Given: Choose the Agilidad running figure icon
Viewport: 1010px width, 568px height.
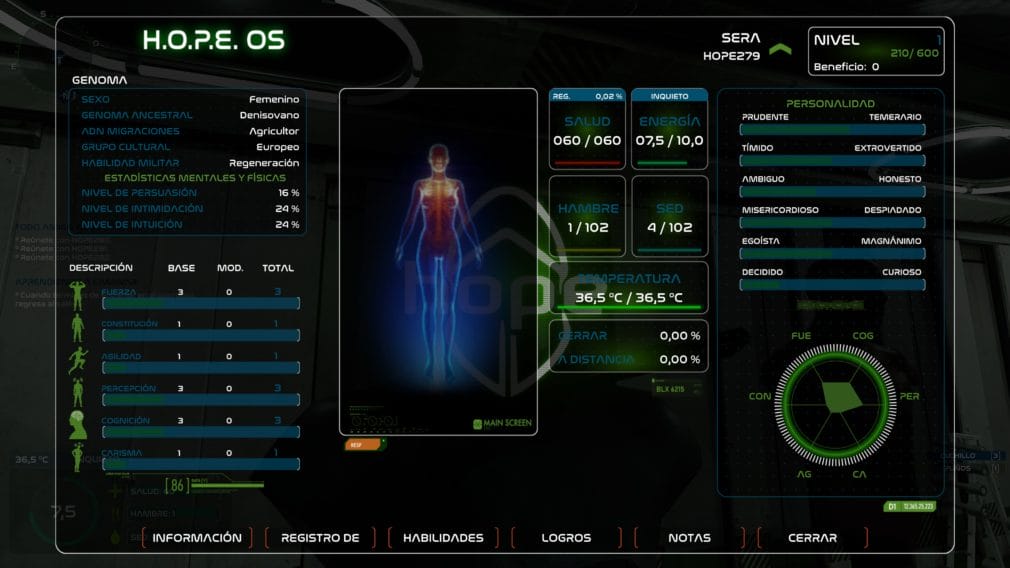Looking at the screenshot, I should pos(78,360).
